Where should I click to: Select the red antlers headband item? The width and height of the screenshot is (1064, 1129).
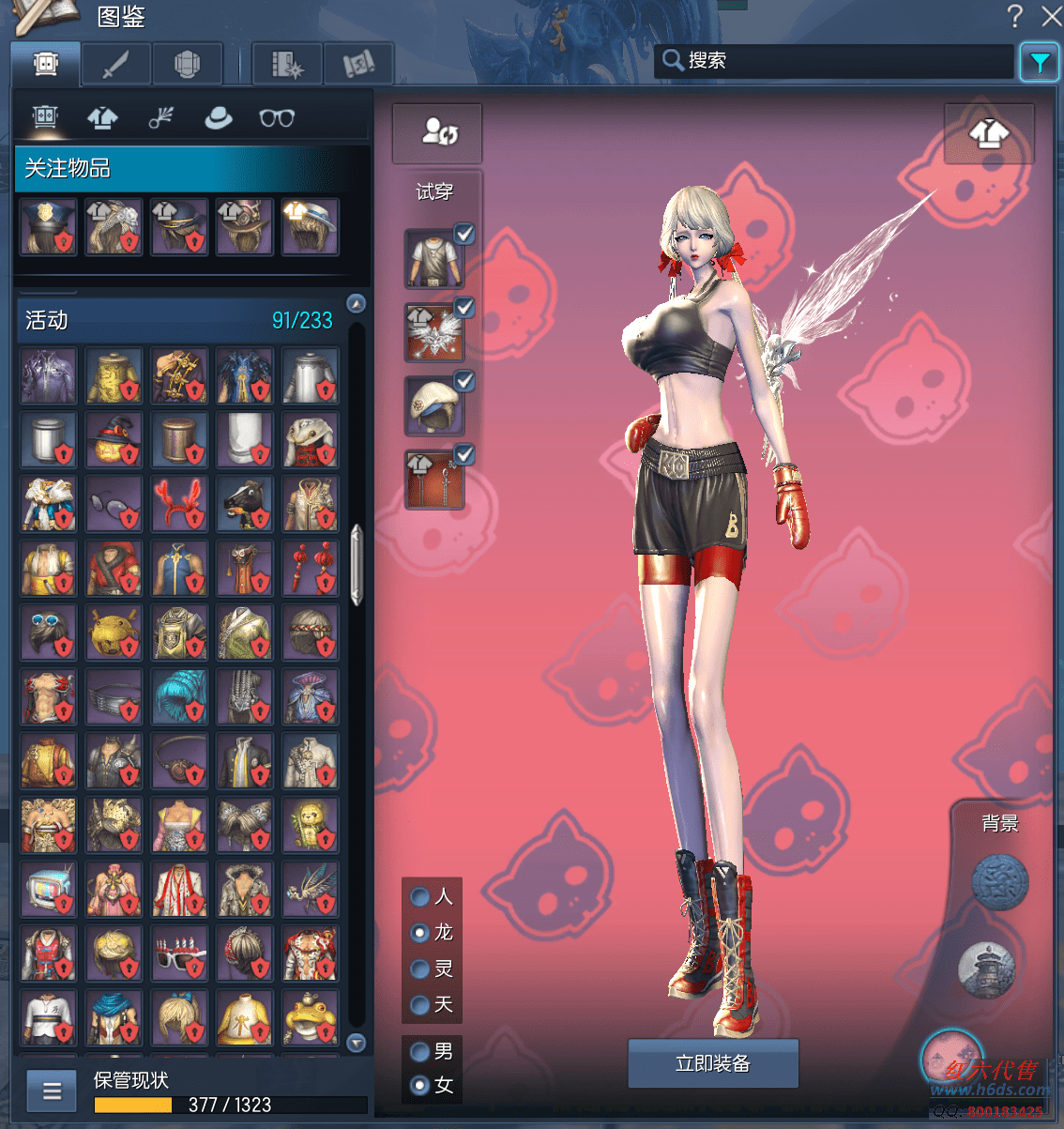179,504
